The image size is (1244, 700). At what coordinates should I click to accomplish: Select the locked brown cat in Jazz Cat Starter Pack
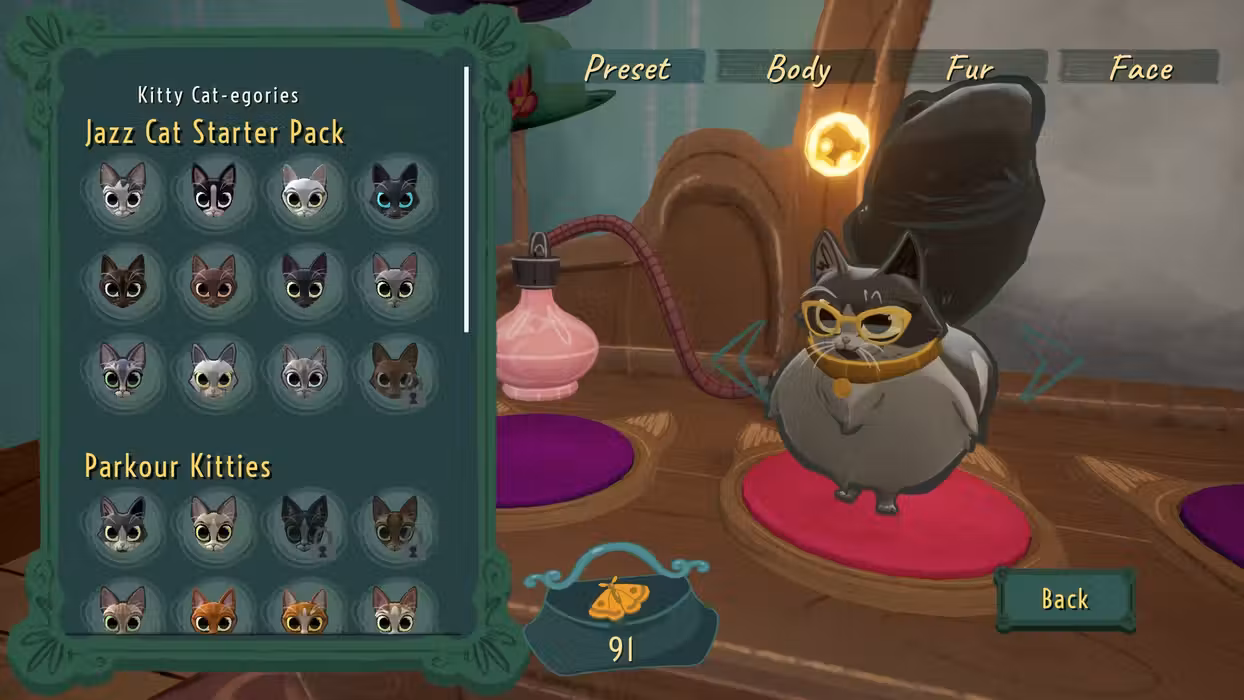tap(395, 371)
